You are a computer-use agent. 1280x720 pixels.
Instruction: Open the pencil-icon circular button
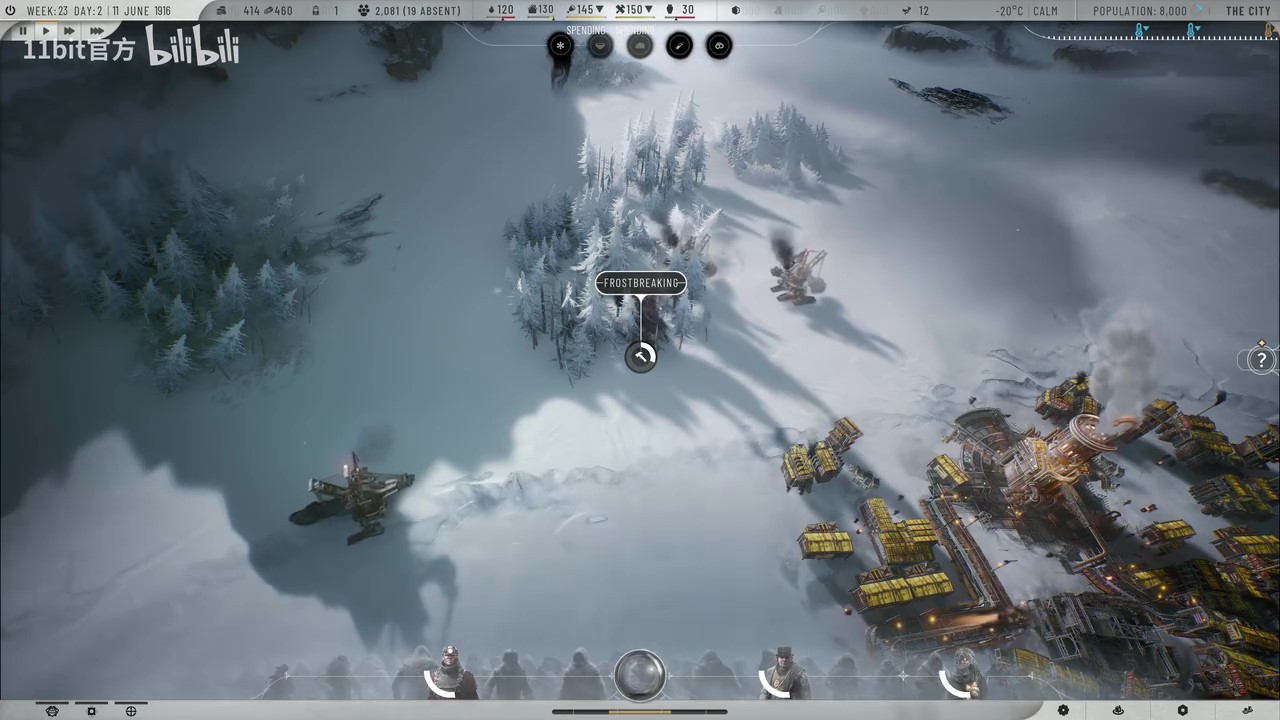coord(679,46)
